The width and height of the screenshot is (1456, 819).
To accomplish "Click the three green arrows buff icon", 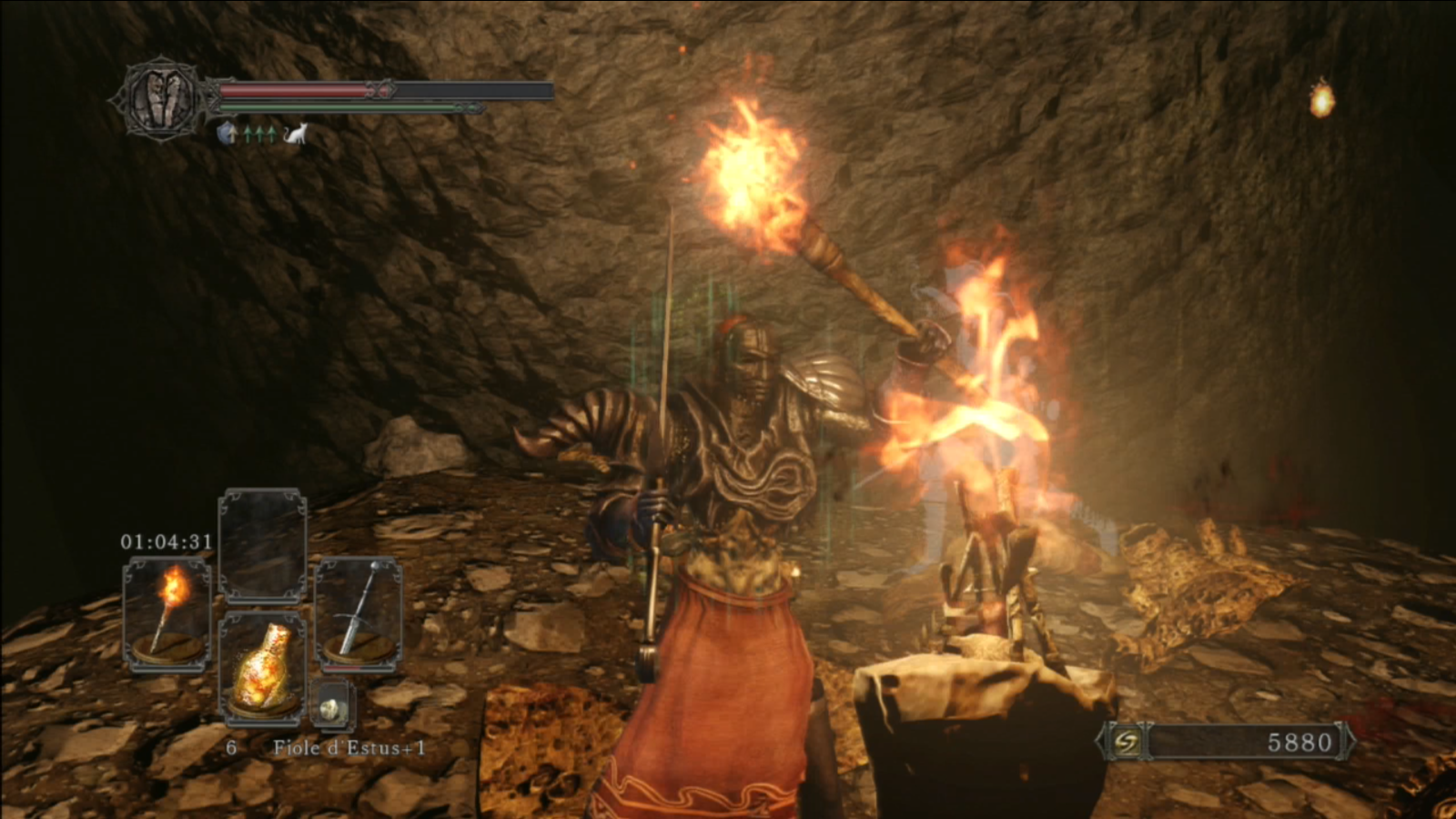I will pyautogui.click(x=260, y=135).
